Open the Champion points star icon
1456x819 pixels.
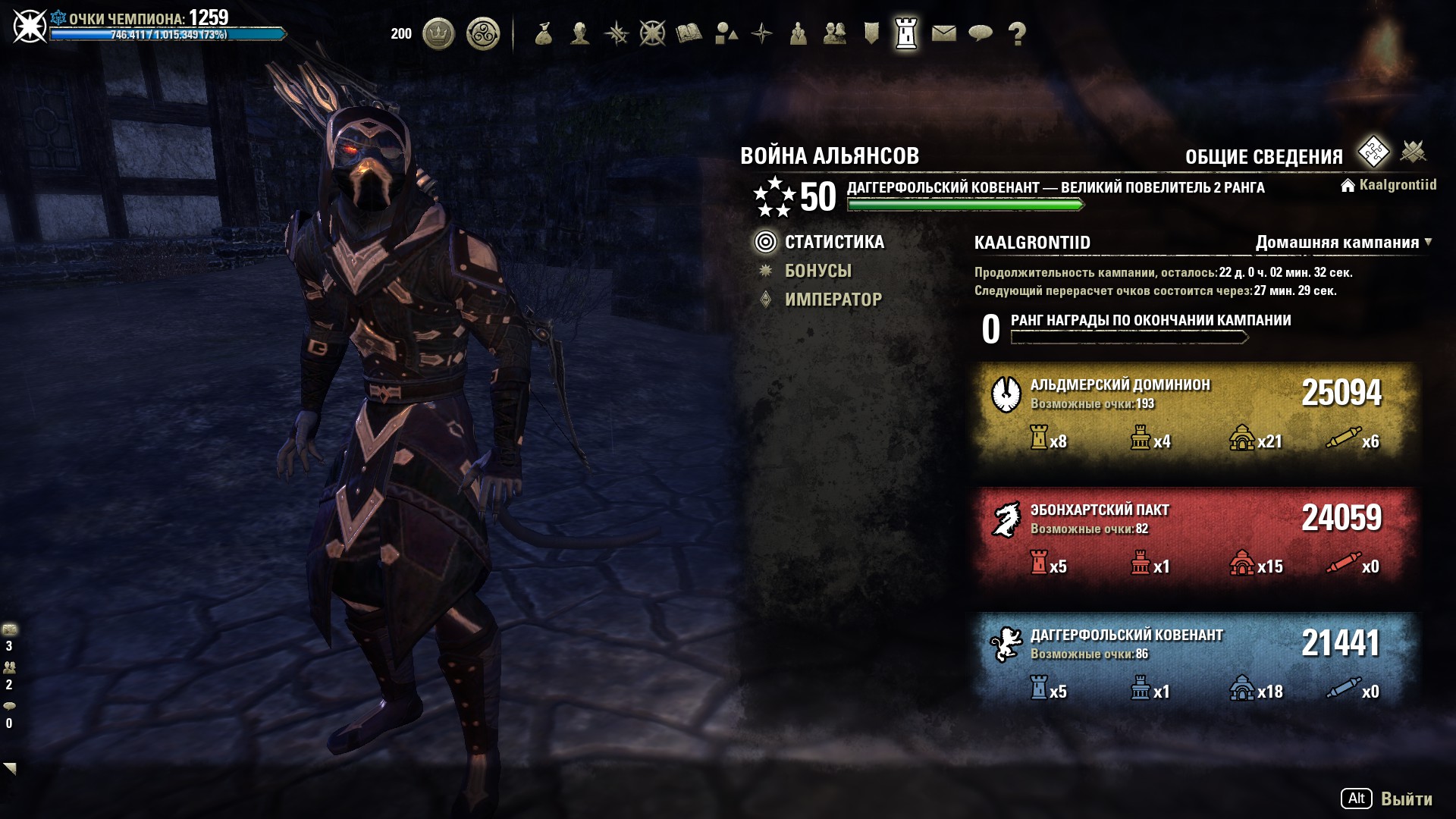point(652,33)
